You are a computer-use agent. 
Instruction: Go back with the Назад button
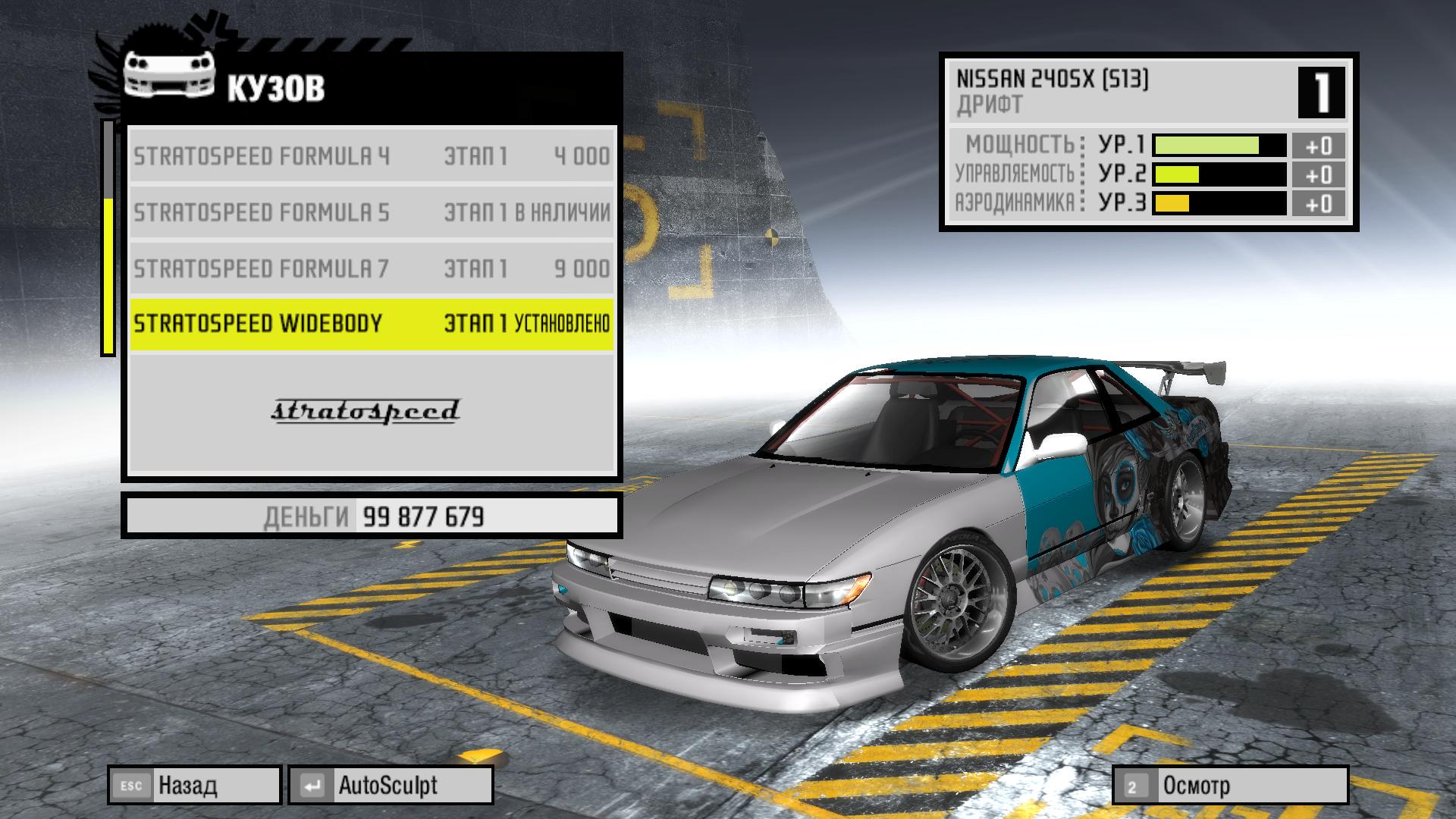[195, 785]
